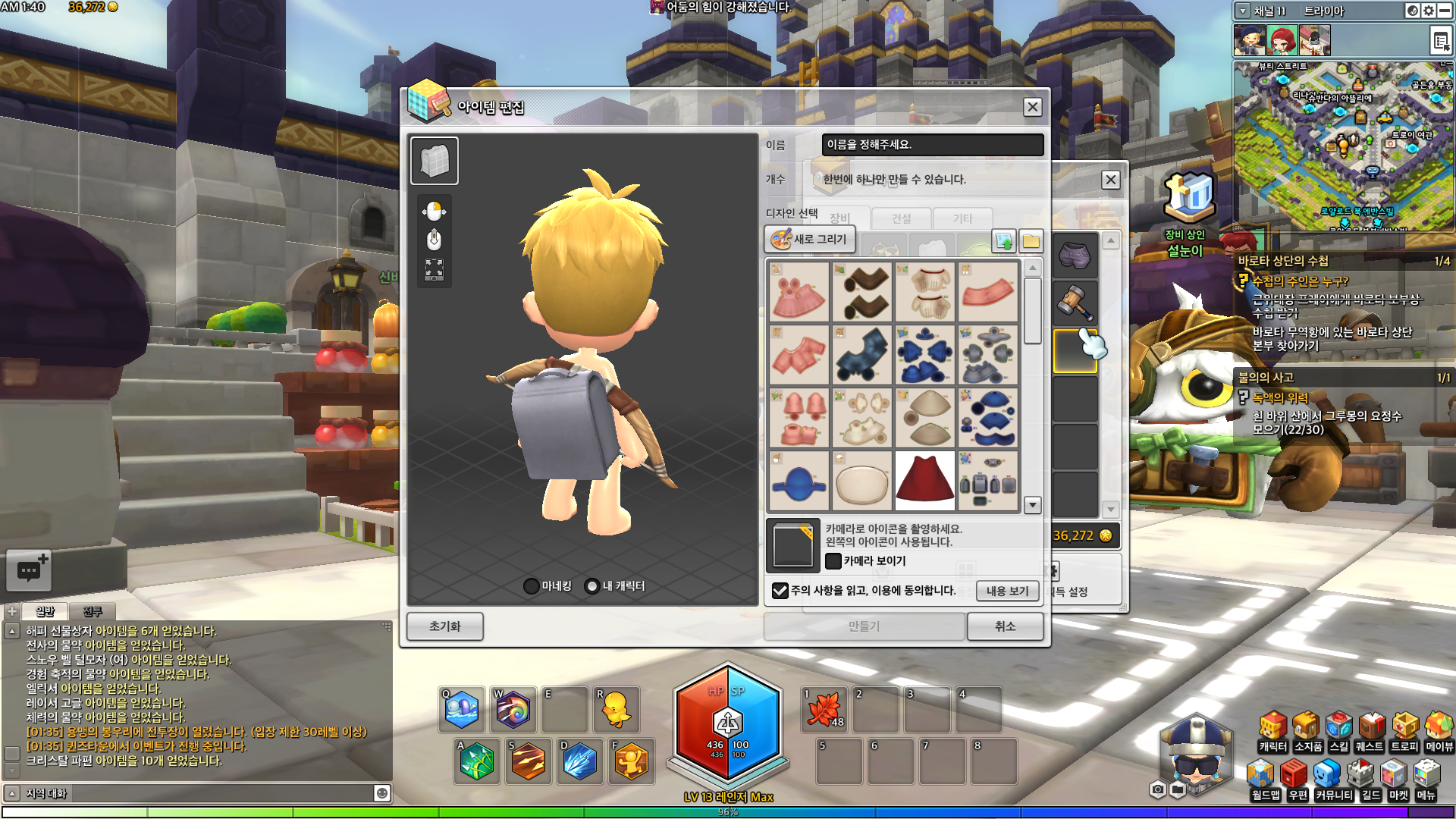This screenshot has width=1456, height=819.
Task: Select the red cape design thumbnail
Action: (924, 481)
